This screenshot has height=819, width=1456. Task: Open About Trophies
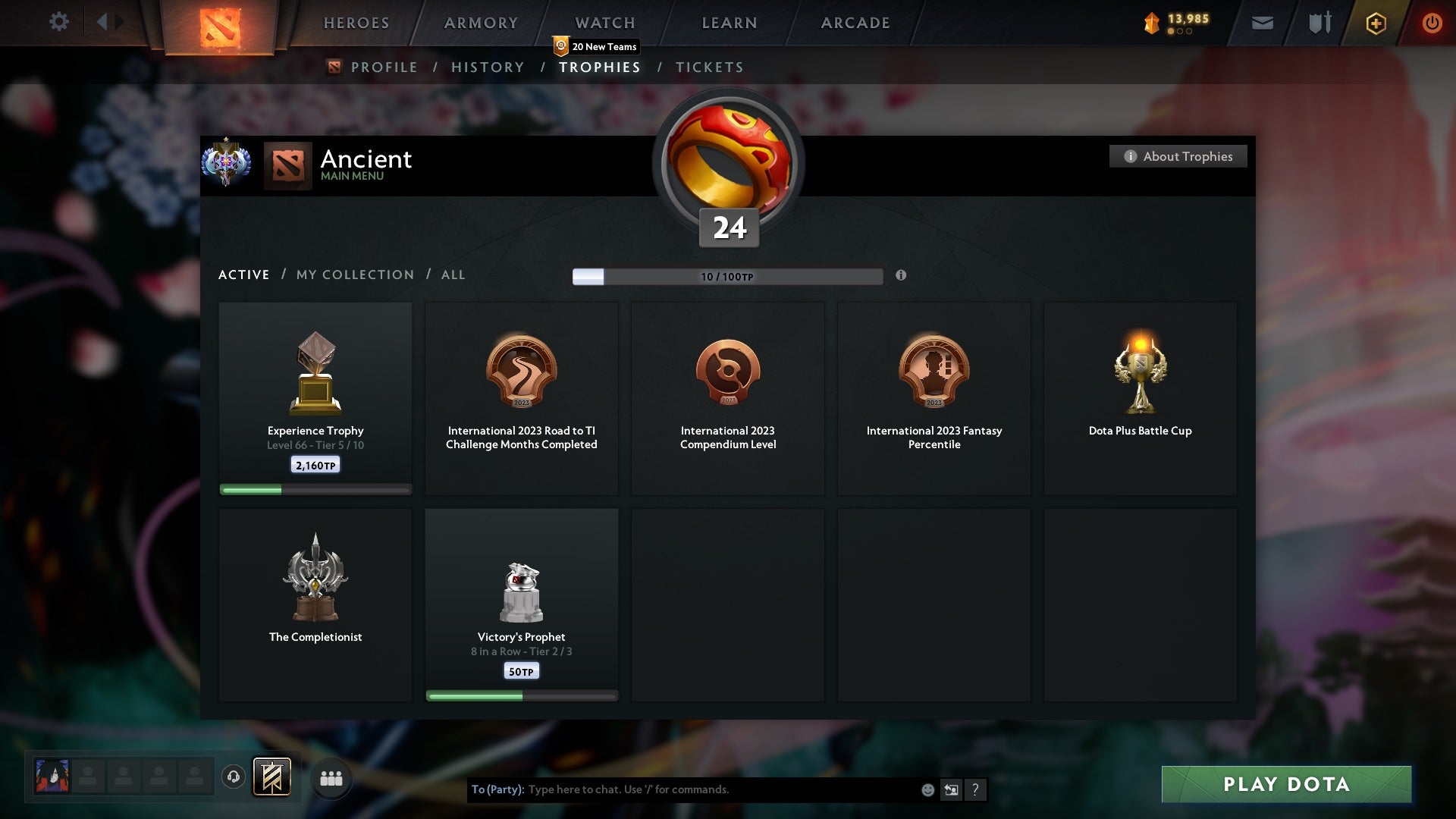tap(1178, 156)
